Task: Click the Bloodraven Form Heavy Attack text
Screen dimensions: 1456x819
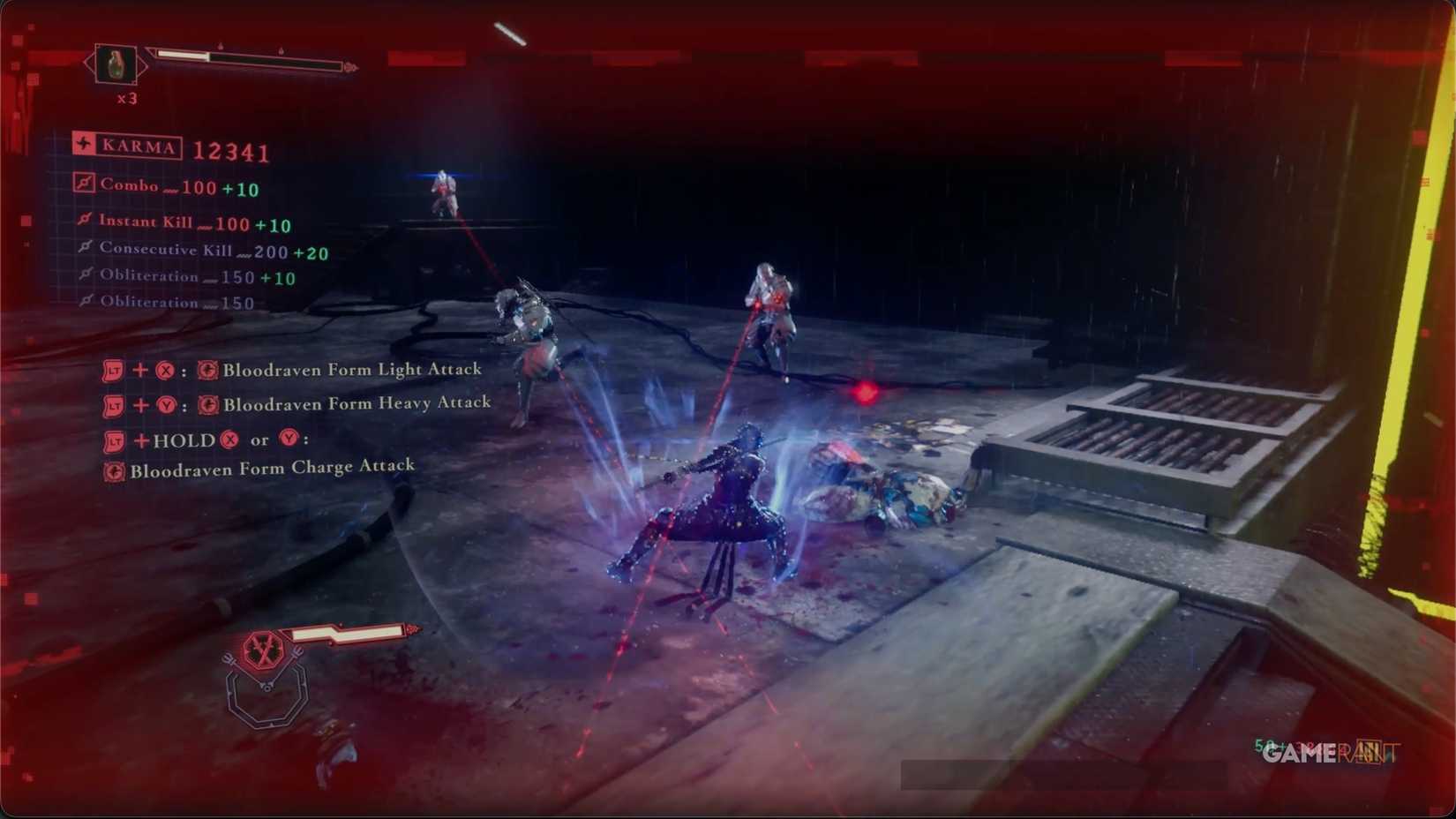Action: click(356, 403)
